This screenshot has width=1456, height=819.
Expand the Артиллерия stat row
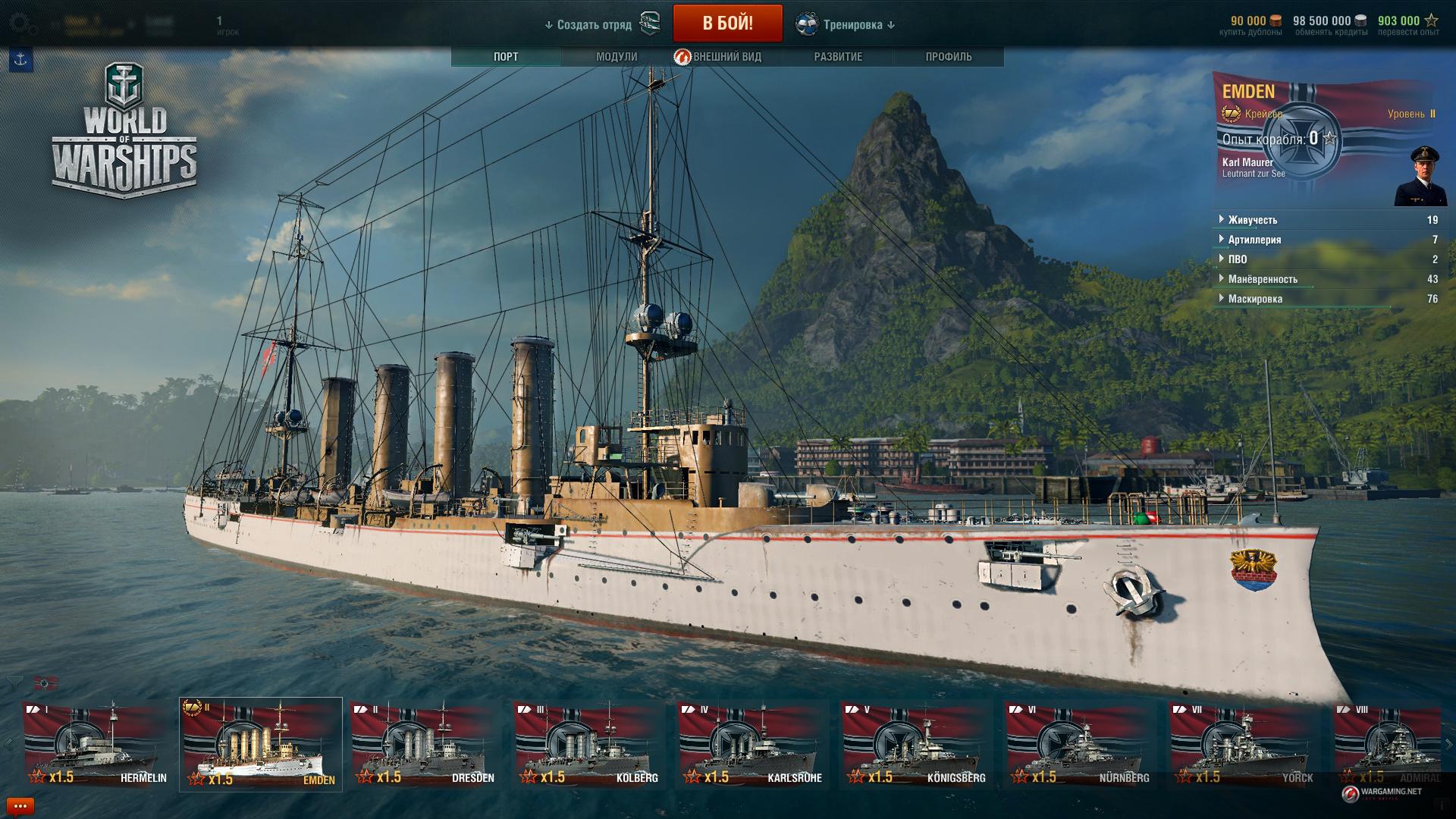[1254, 240]
